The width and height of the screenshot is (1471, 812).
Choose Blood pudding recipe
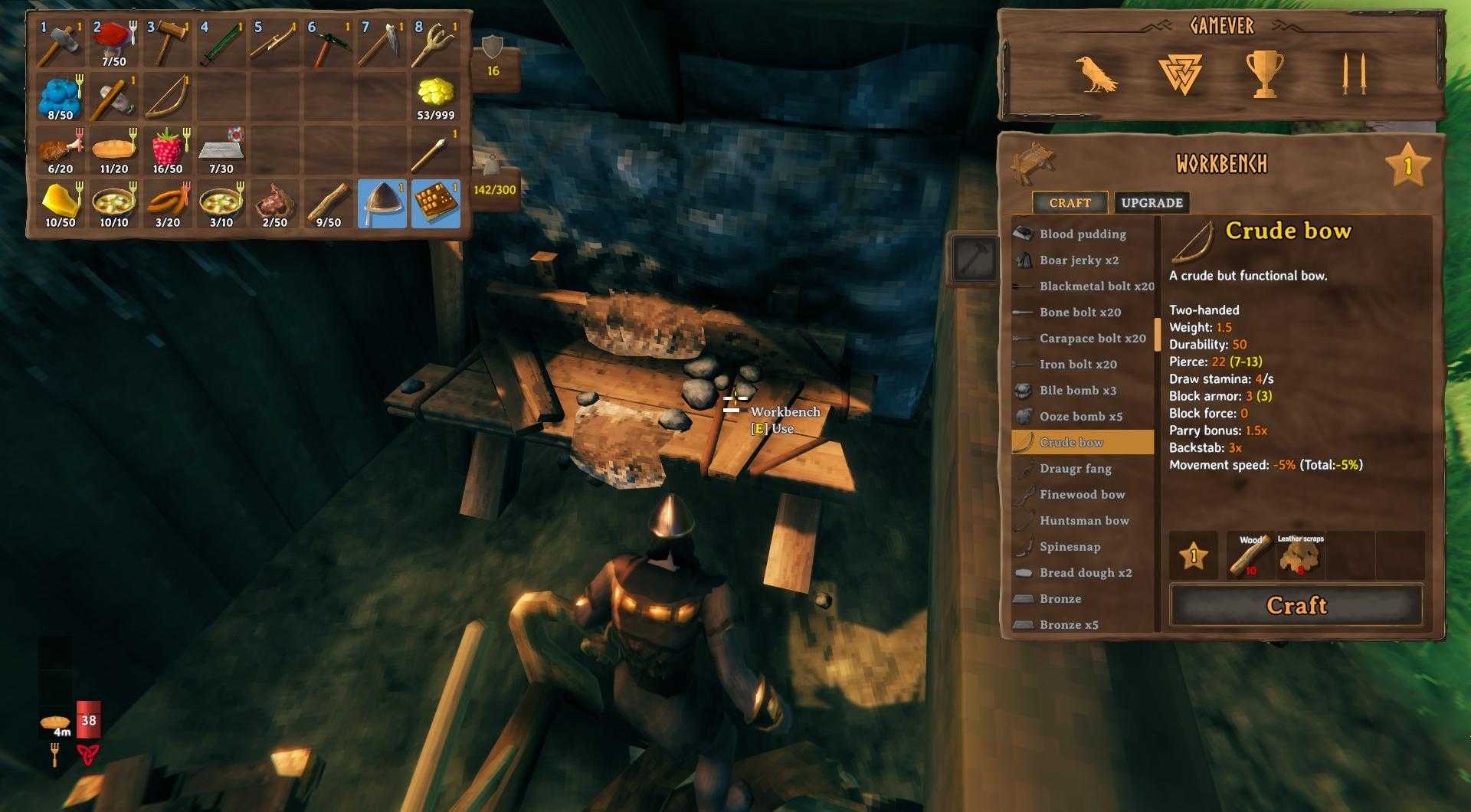pos(1082,234)
